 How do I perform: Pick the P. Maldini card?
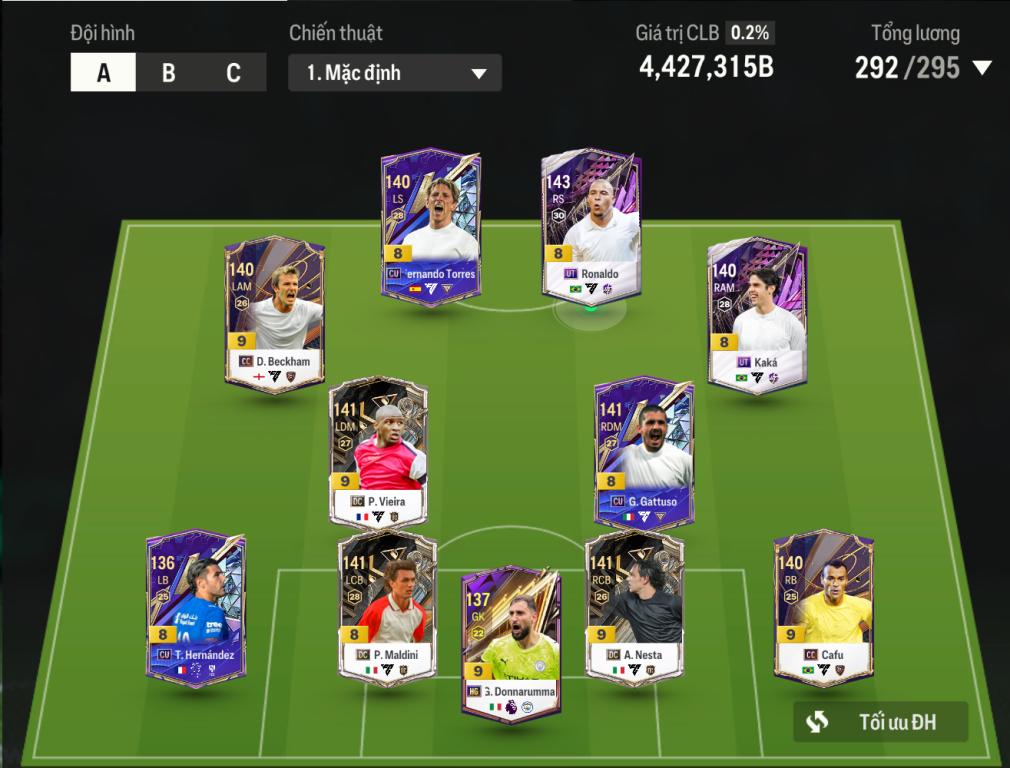click(387, 607)
